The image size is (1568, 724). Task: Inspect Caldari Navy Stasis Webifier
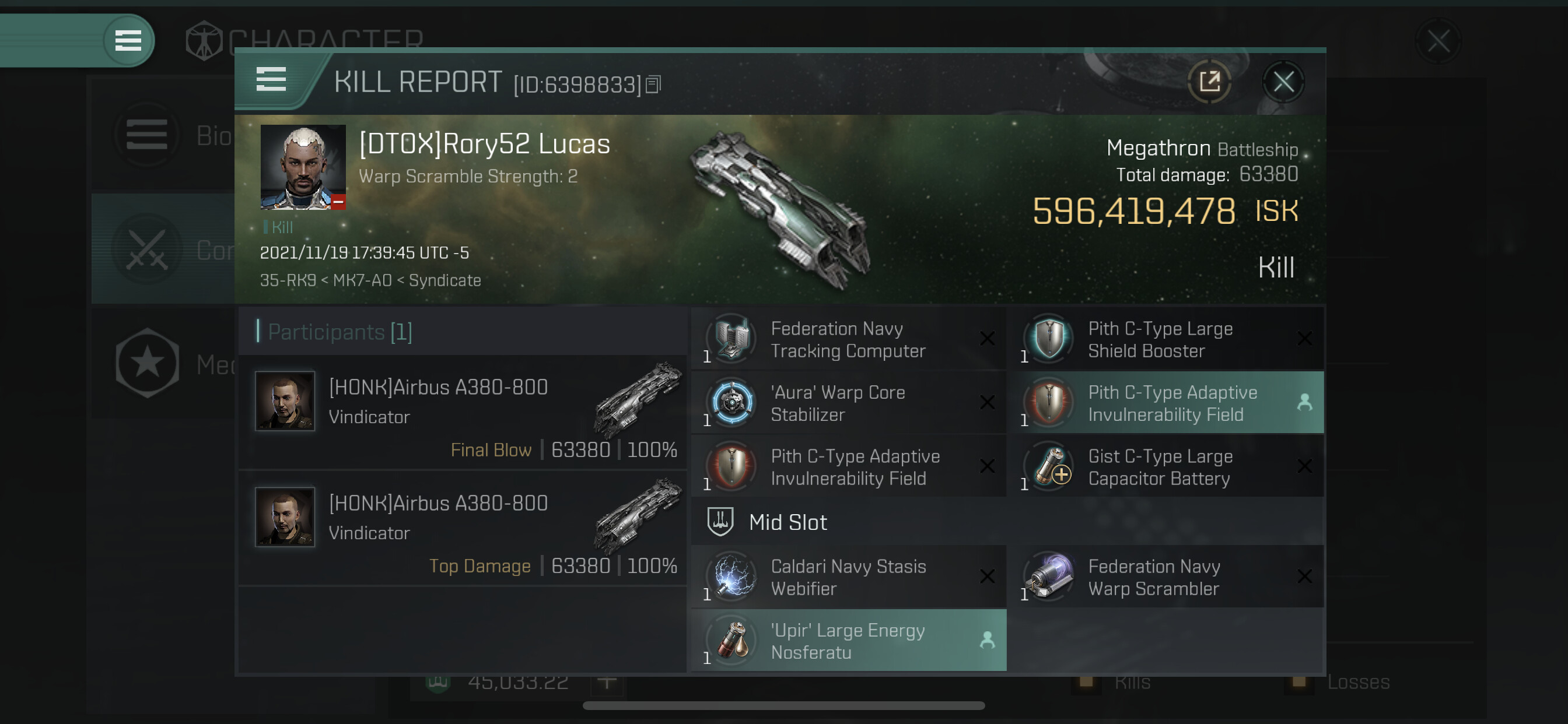[x=848, y=577]
